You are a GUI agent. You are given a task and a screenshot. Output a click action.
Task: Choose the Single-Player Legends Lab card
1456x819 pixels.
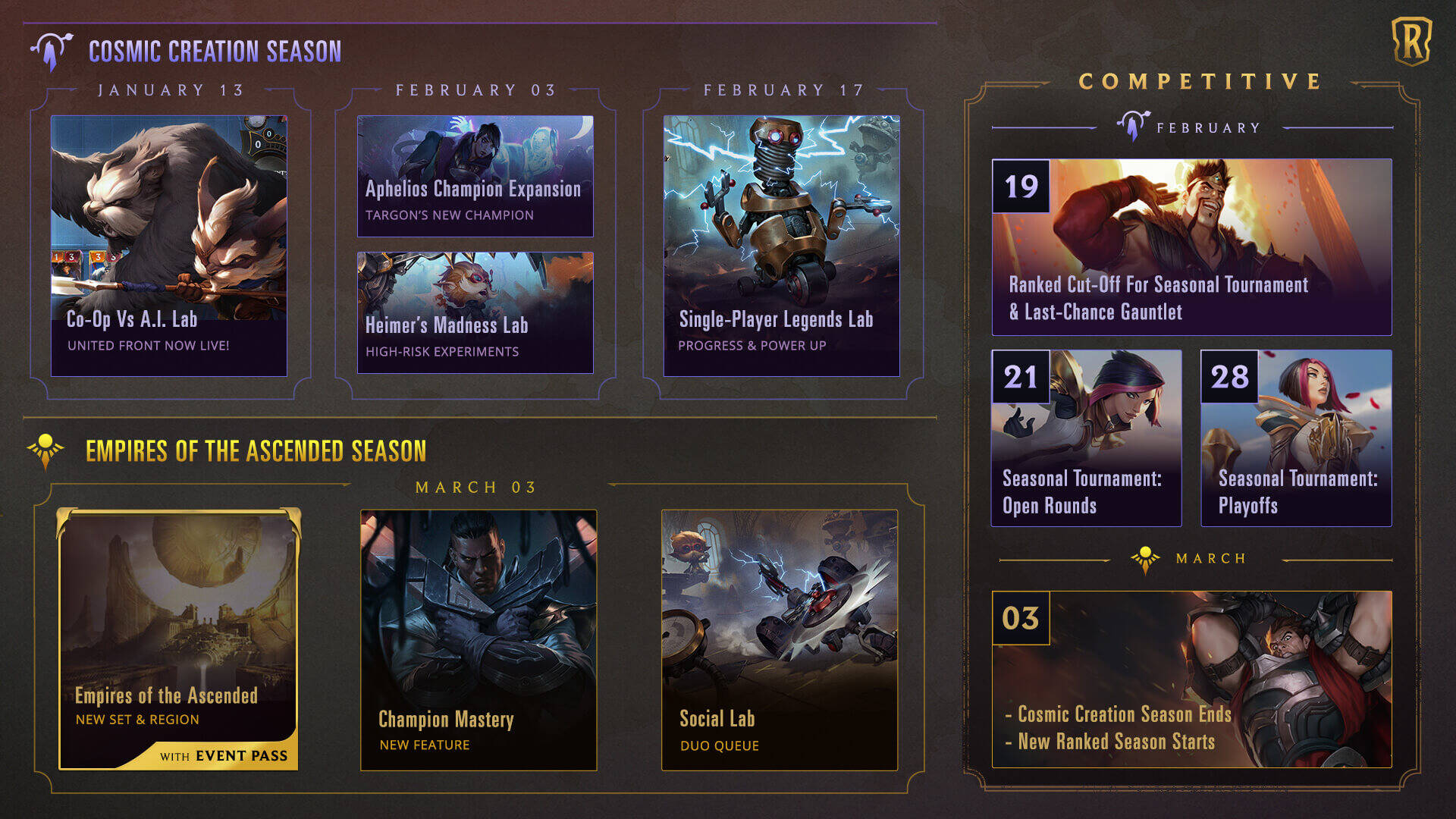781,246
